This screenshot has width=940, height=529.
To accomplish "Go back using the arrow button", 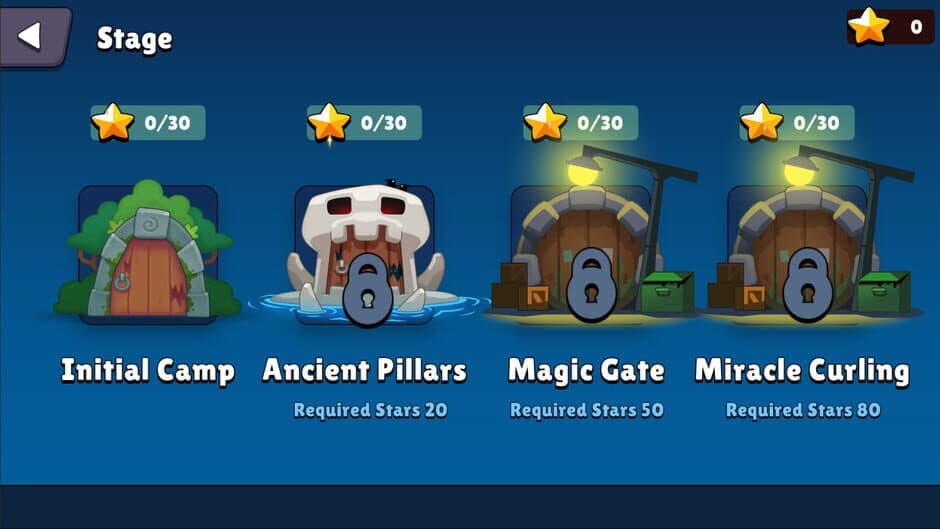I will pos(31,36).
